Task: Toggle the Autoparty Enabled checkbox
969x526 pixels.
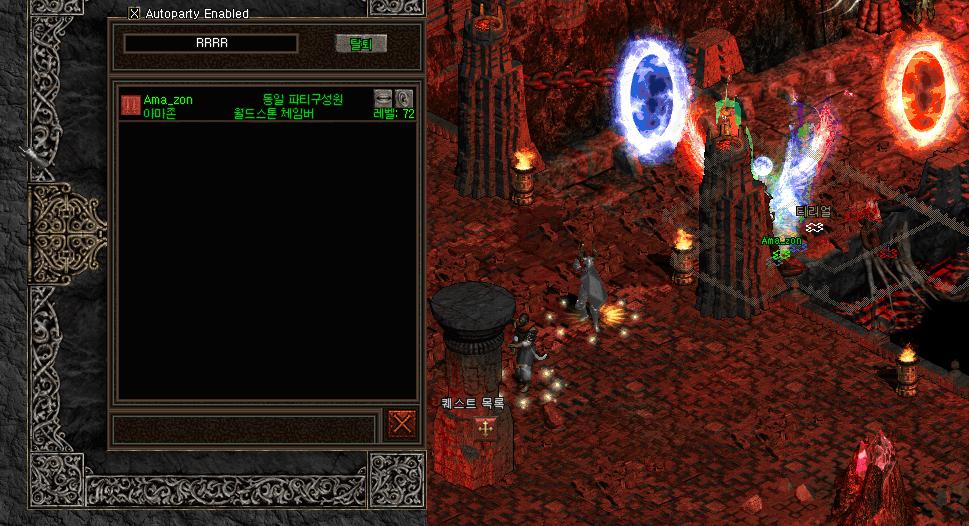Action: click(x=135, y=14)
